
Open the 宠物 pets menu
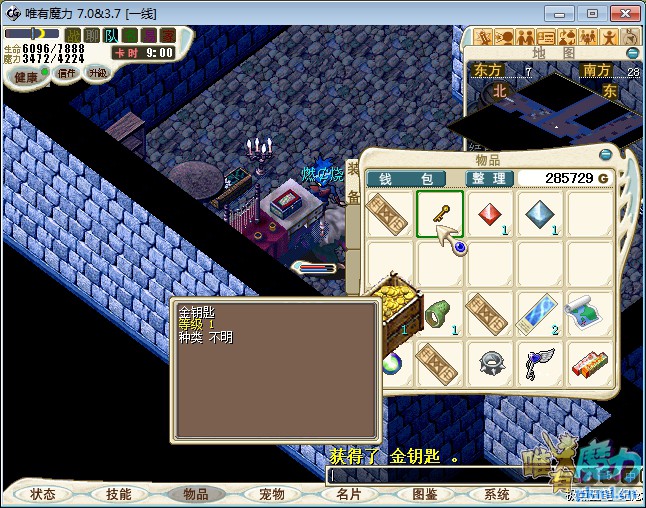[271, 494]
